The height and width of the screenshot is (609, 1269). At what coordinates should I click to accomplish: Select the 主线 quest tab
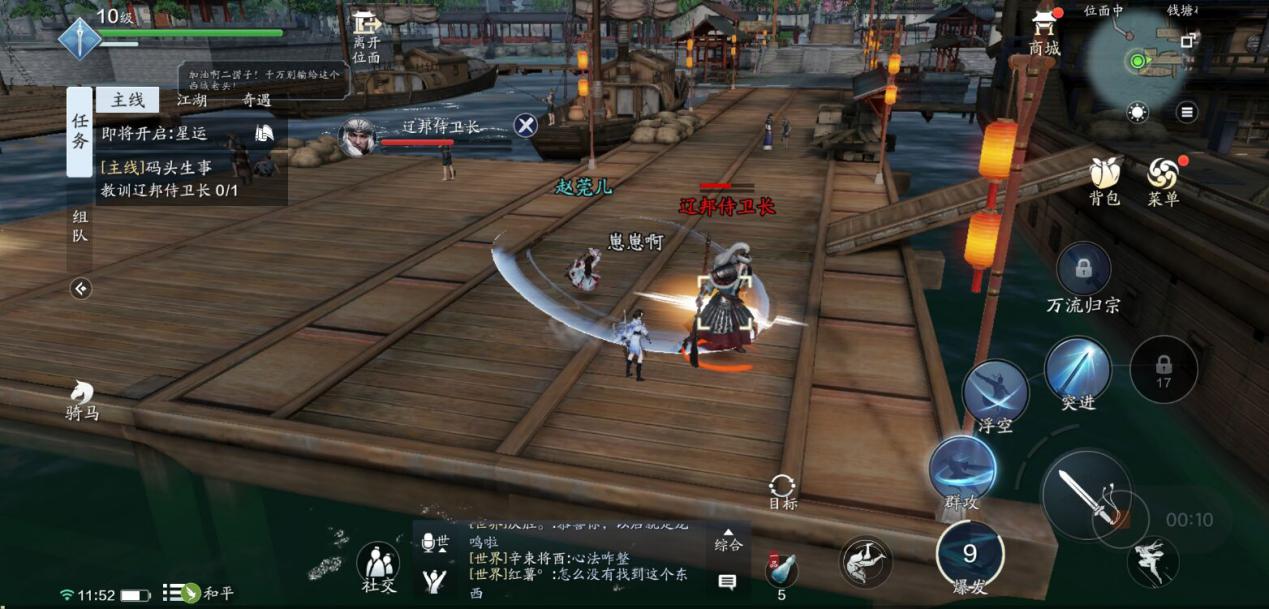128,100
